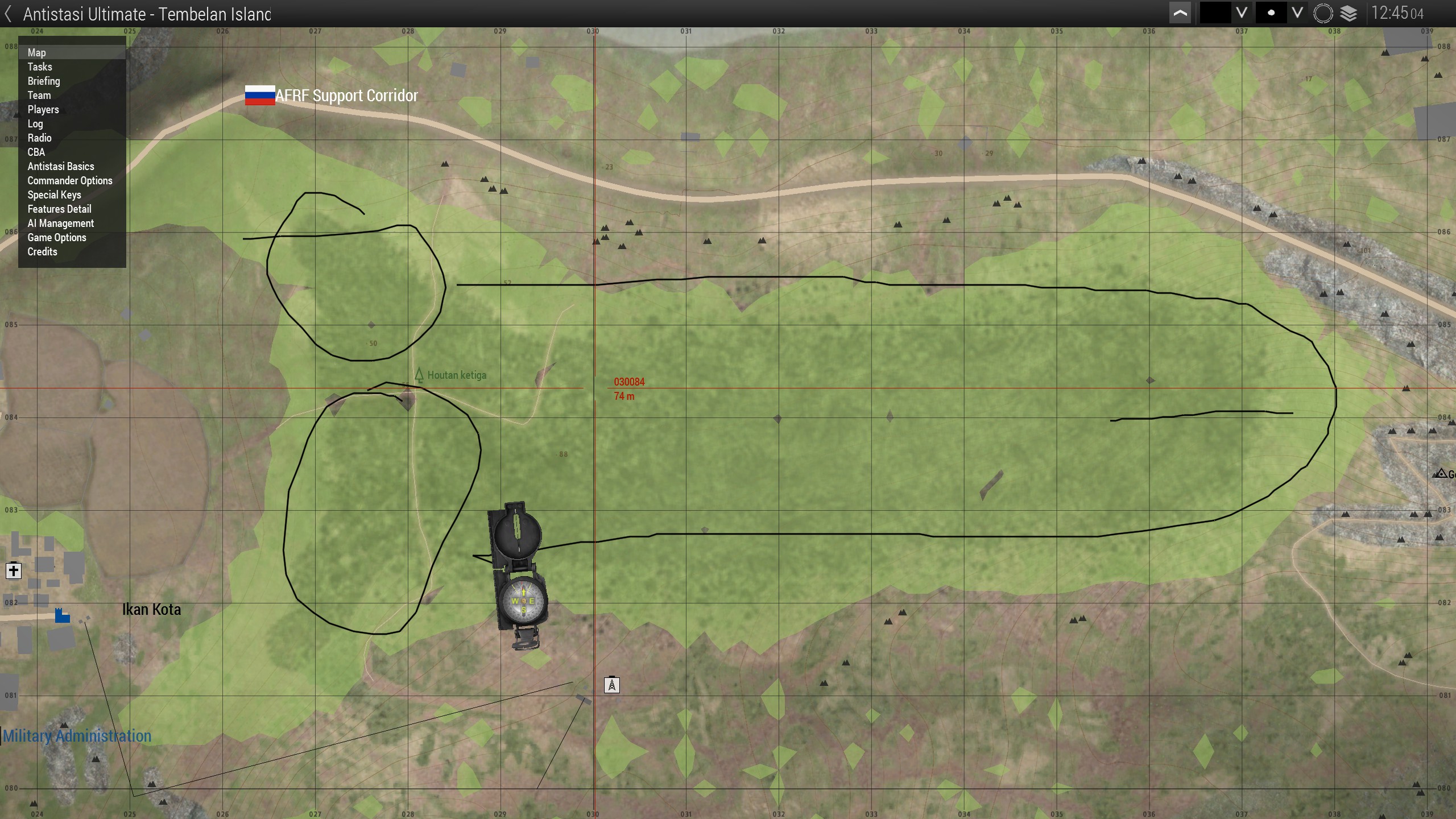Open the CBA entry
The height and width of the screenshot is (819, 1456).
(x=36, y=152)
